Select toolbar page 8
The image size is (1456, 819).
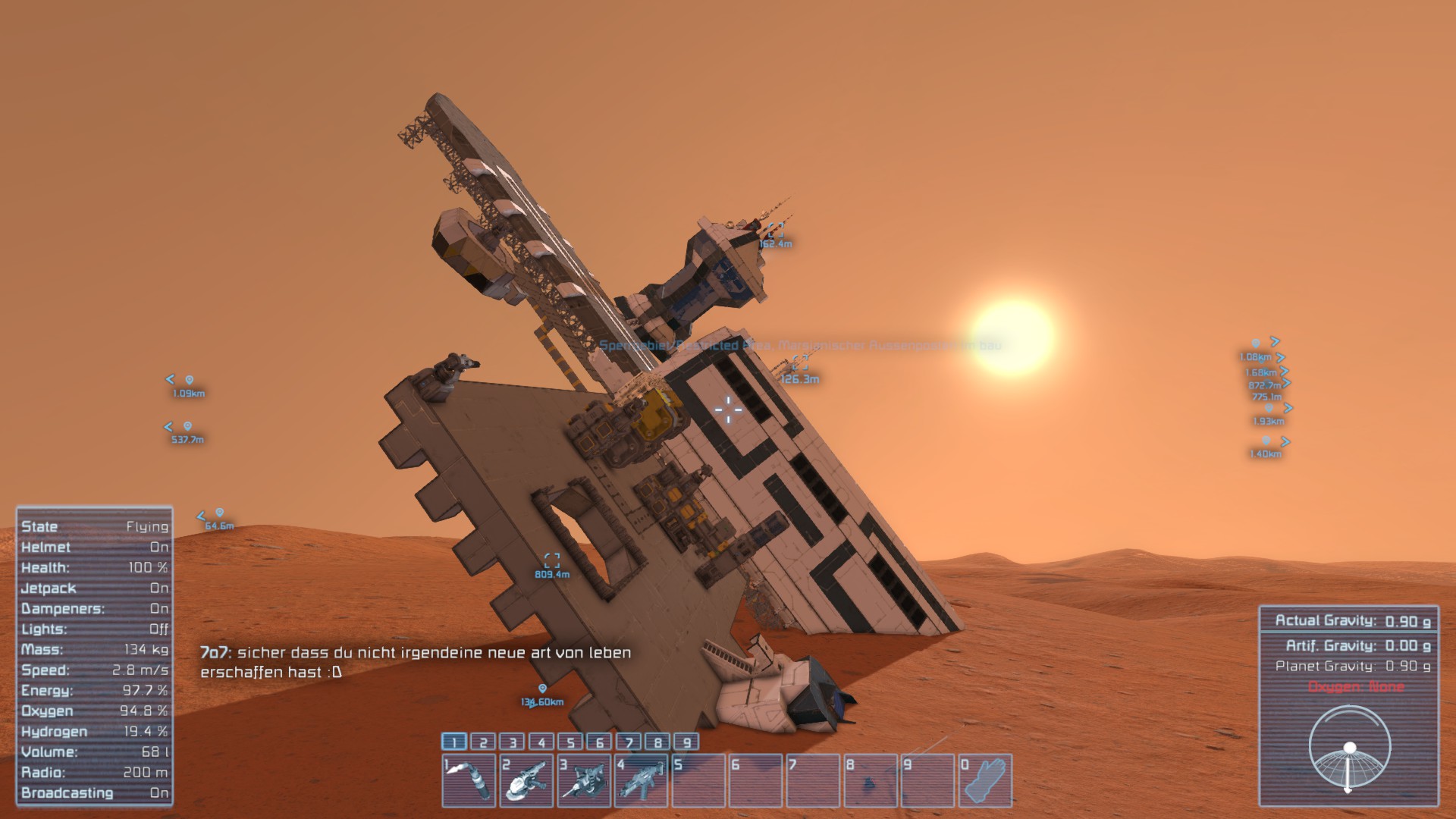pyautogui.click(x=657, y=742)
